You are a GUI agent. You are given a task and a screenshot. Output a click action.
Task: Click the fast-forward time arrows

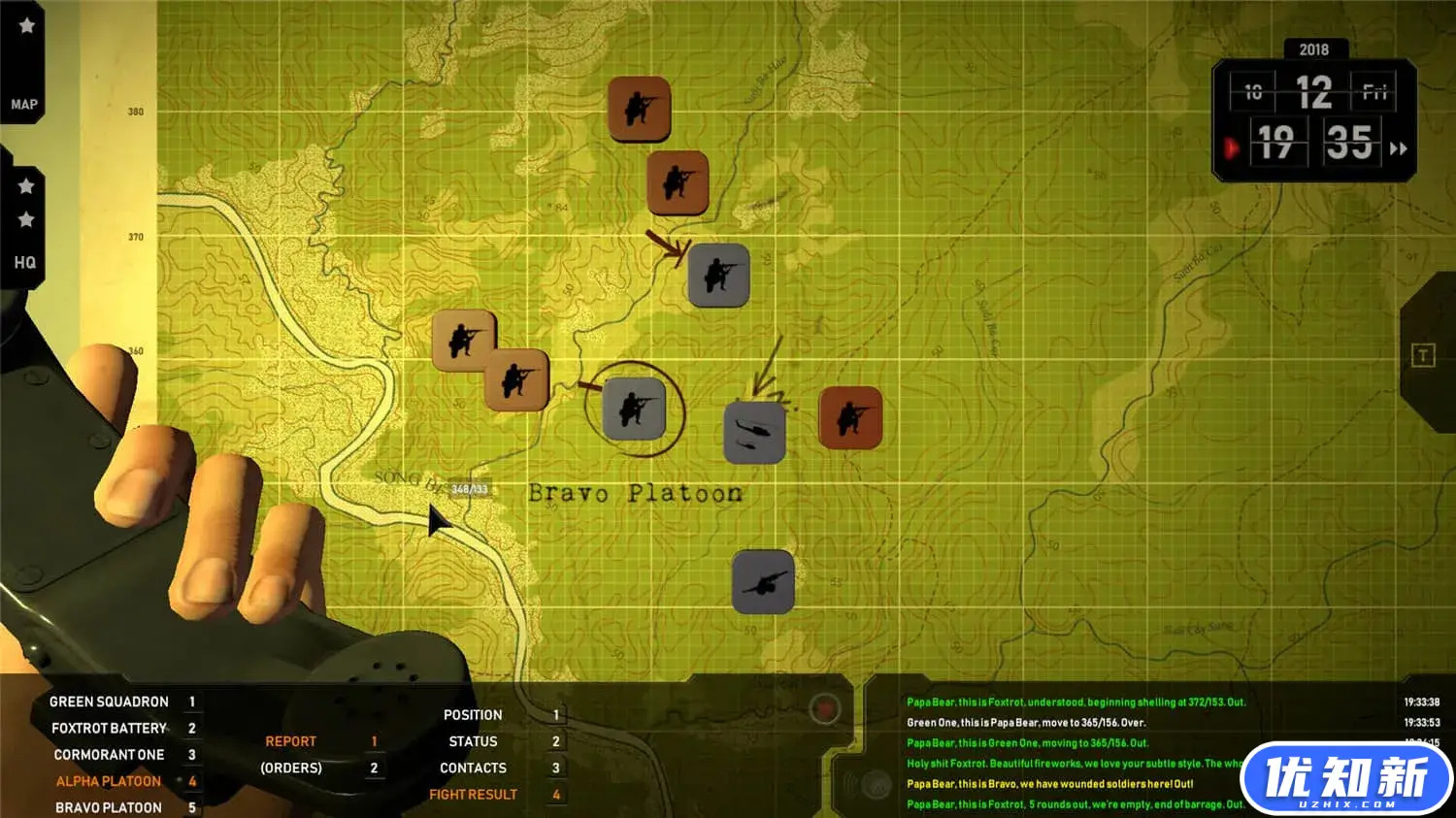click(1399, 148)
